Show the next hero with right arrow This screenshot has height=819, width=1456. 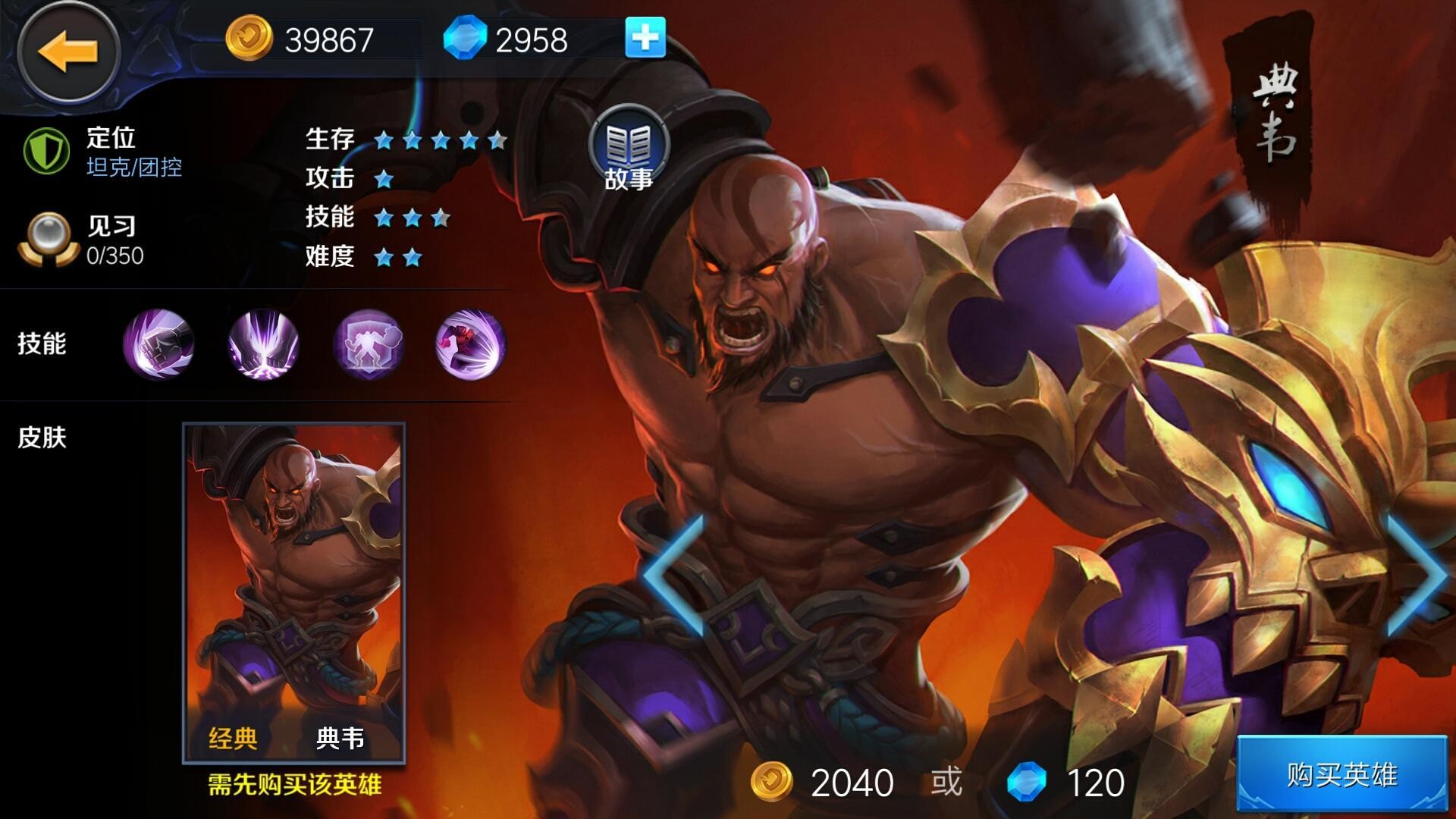tap(1417, 575)
